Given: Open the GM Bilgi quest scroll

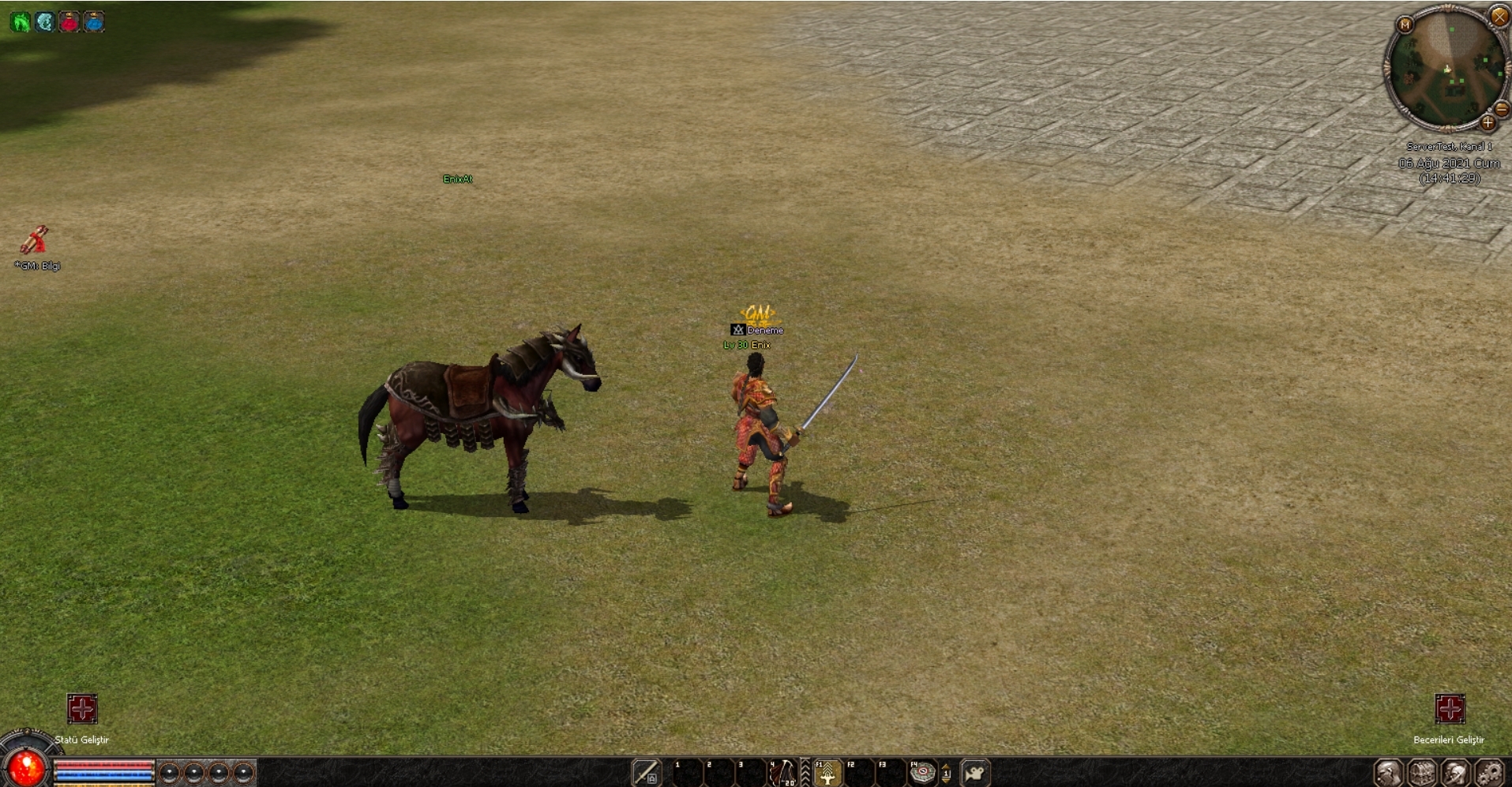Looking at the screenshot, I should click(x=34, y=239).
